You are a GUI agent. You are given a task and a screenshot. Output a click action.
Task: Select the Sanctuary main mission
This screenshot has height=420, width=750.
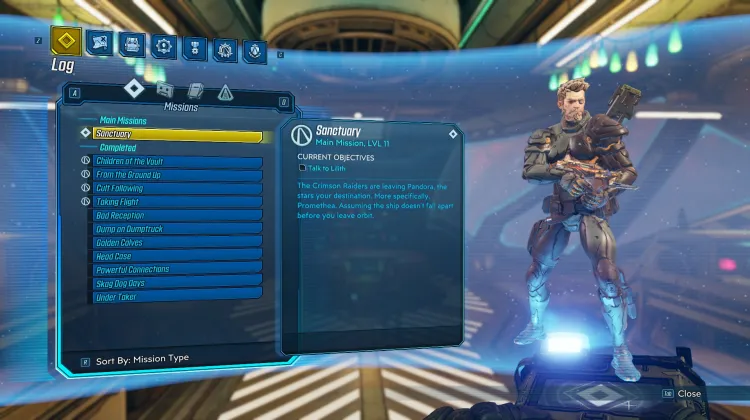(176, 134)
